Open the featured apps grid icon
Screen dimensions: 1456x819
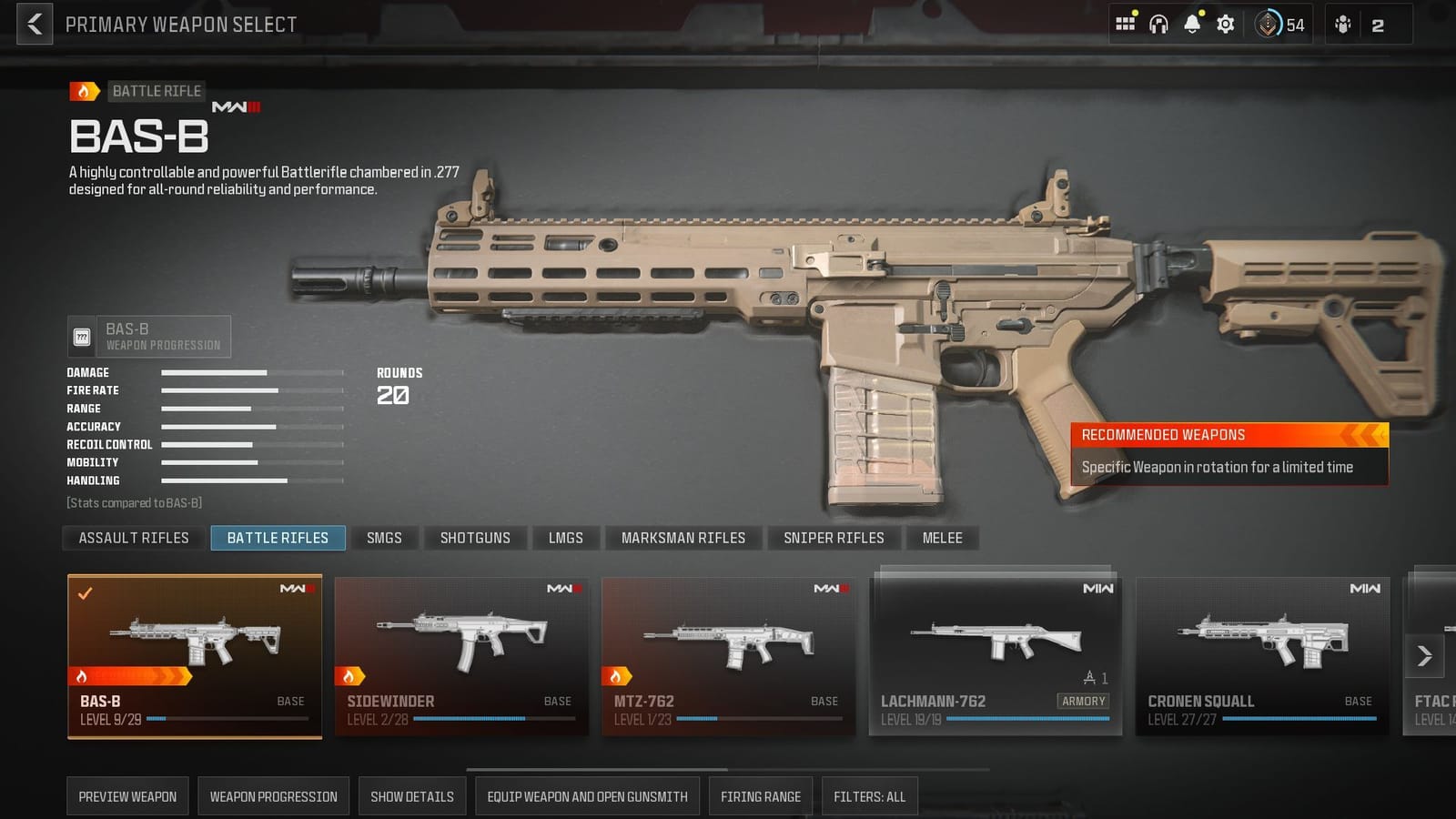[1126, 25]
